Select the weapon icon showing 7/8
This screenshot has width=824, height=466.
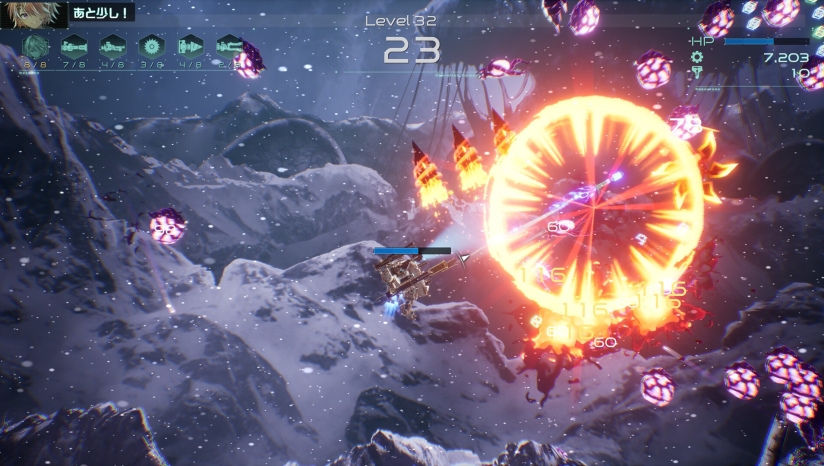click(75, 46)
